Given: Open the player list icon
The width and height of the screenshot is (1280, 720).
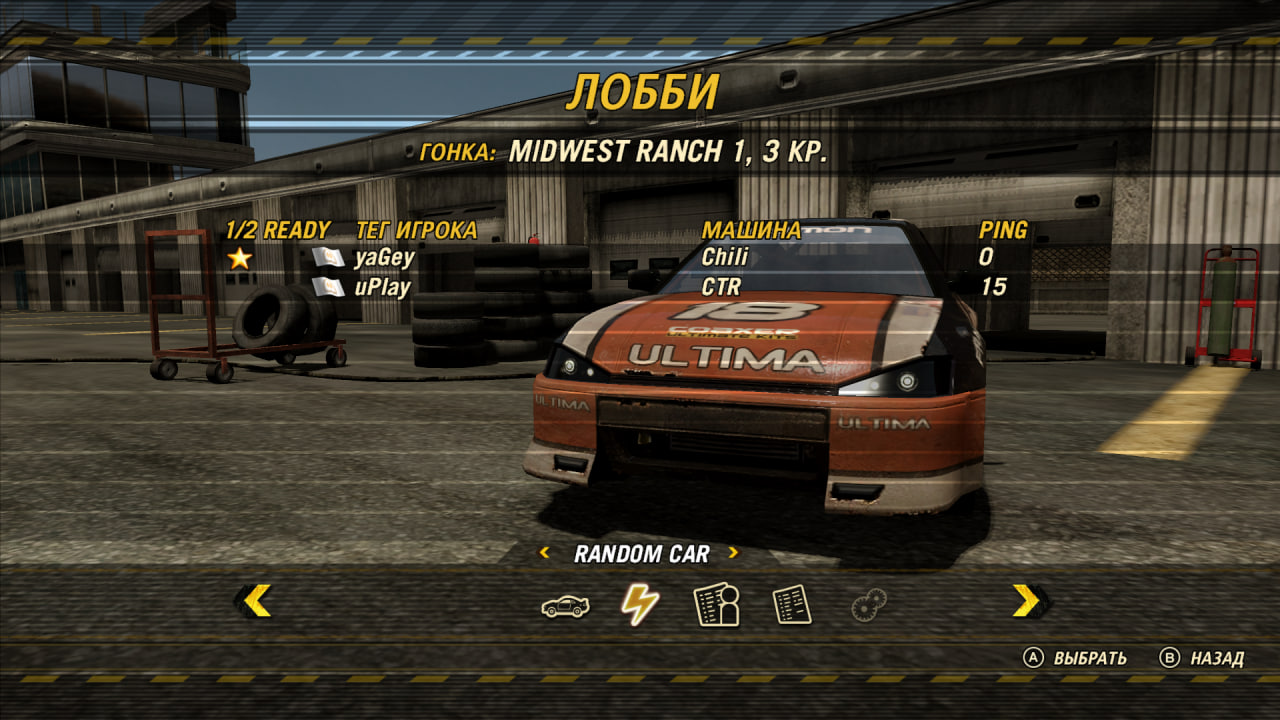Looking at the screenshot, I should (x=716, y=605).
